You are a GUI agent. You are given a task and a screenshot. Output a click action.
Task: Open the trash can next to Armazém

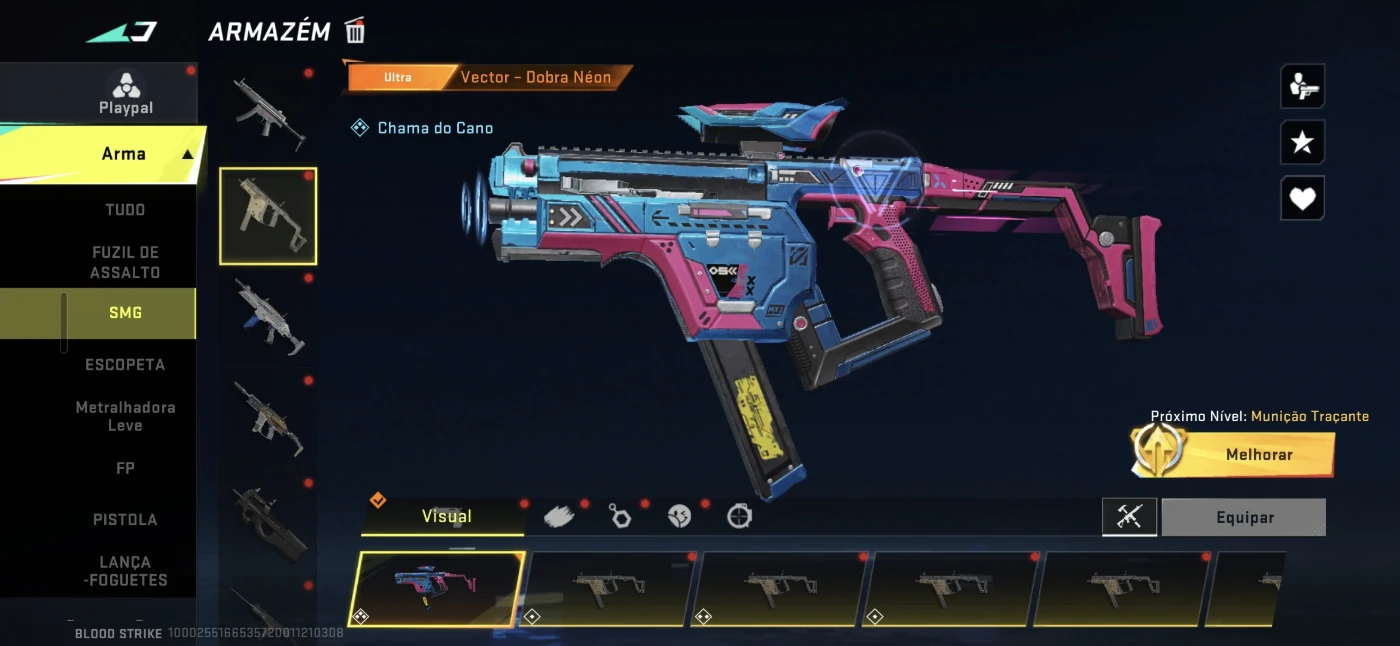(355, 31)
